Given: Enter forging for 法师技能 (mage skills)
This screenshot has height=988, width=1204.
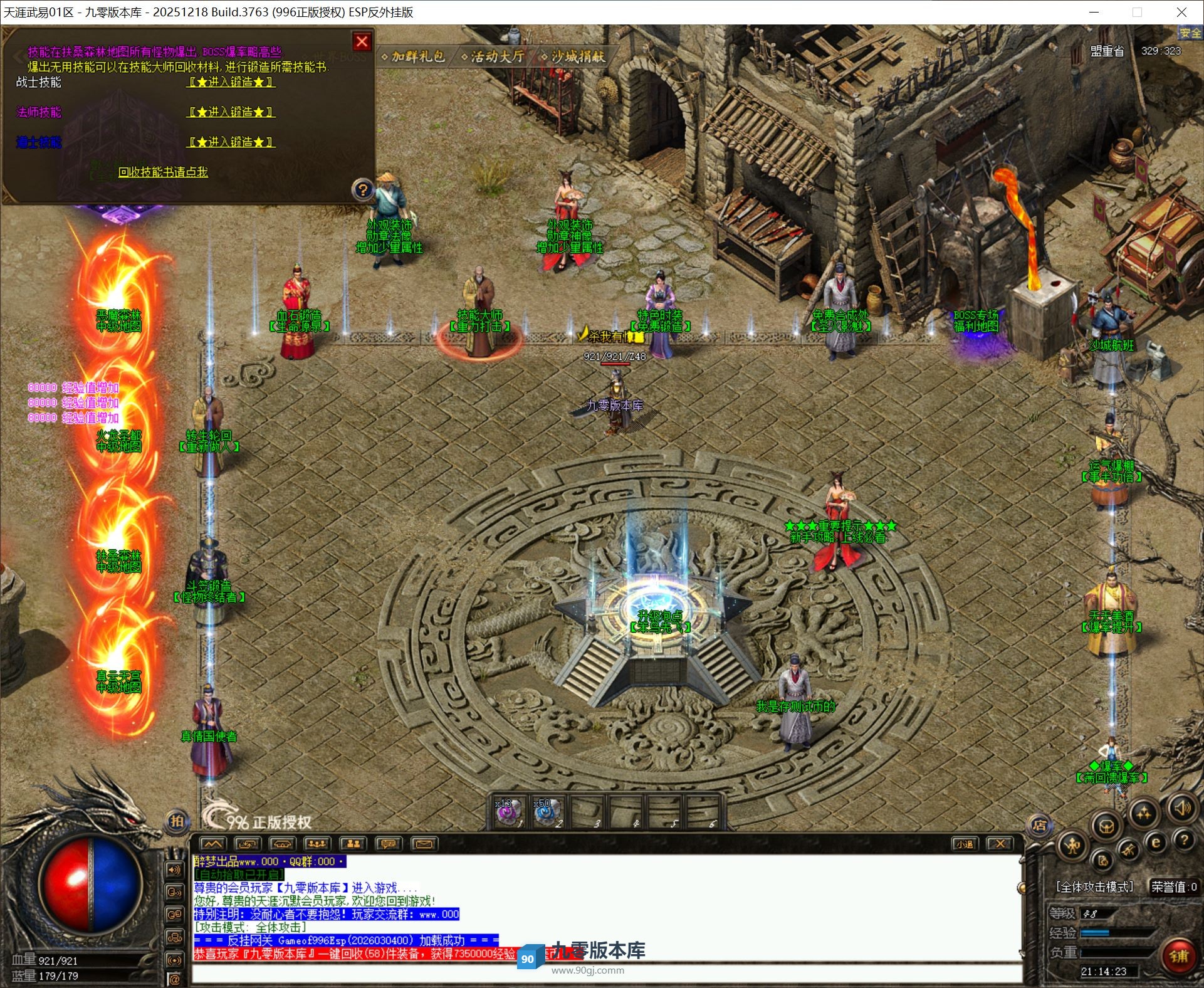Looking at the screenshot, I should 231,112.
